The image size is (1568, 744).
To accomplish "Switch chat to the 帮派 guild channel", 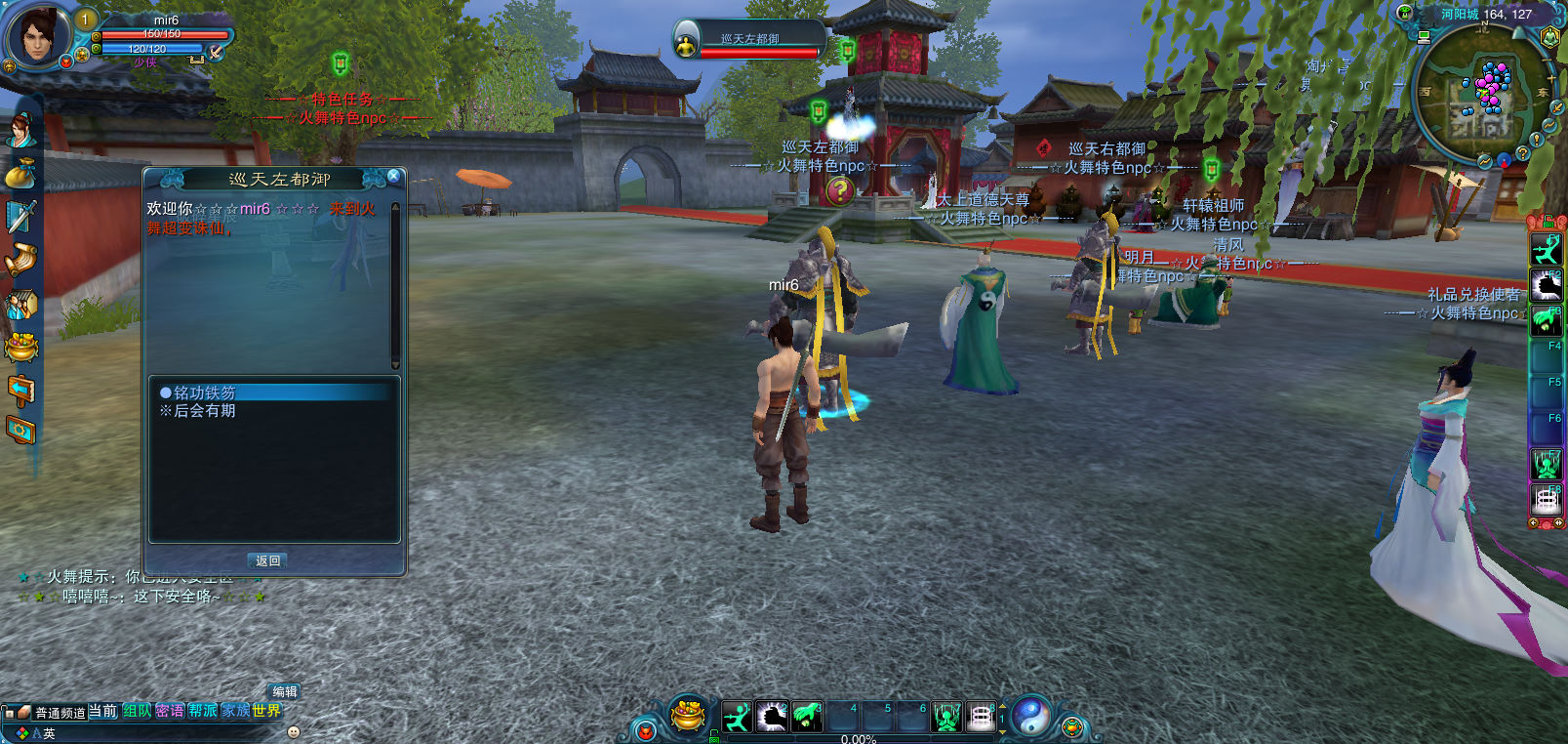I will pyautogui.click(x=203, y=711).
